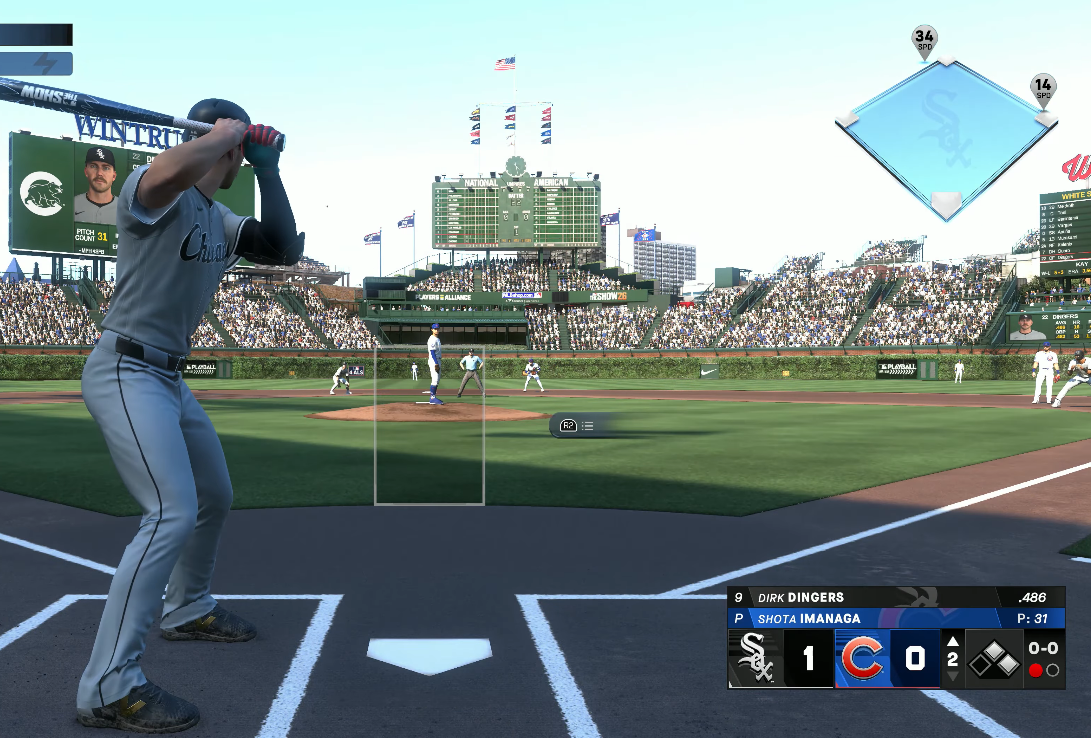The image size is (1091, 738).
Task: Click home plate on the baserunner diamond
Action: 946,204
